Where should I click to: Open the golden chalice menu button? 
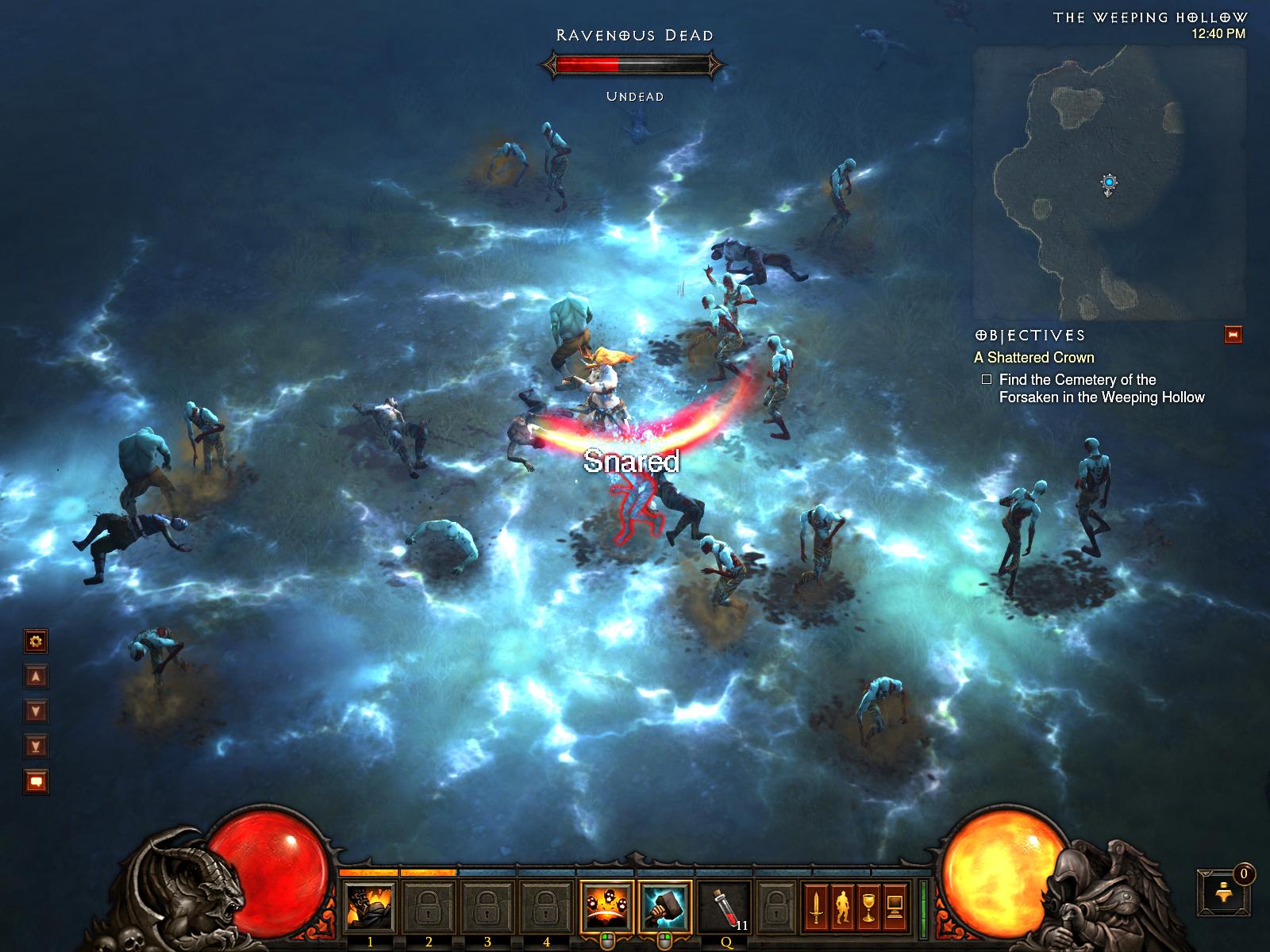(868, 908)
